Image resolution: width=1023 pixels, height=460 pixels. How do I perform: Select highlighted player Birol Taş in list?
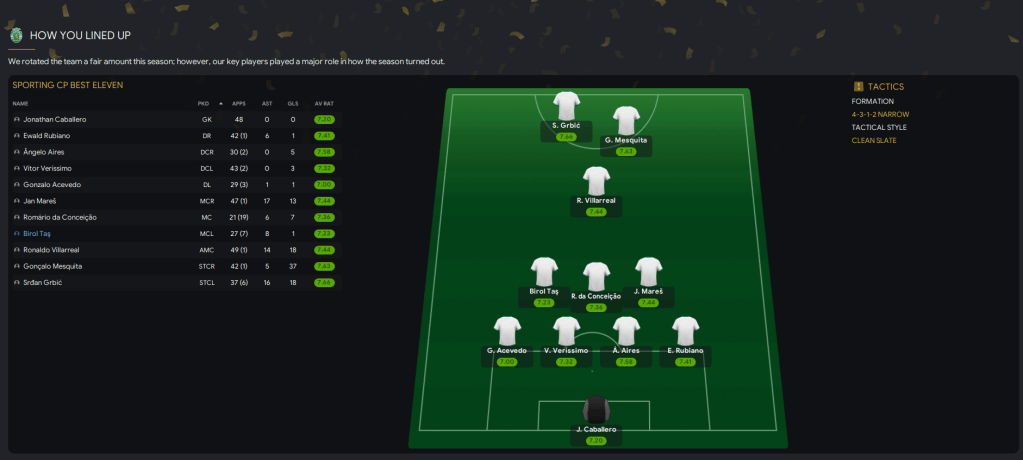[40, 233]
